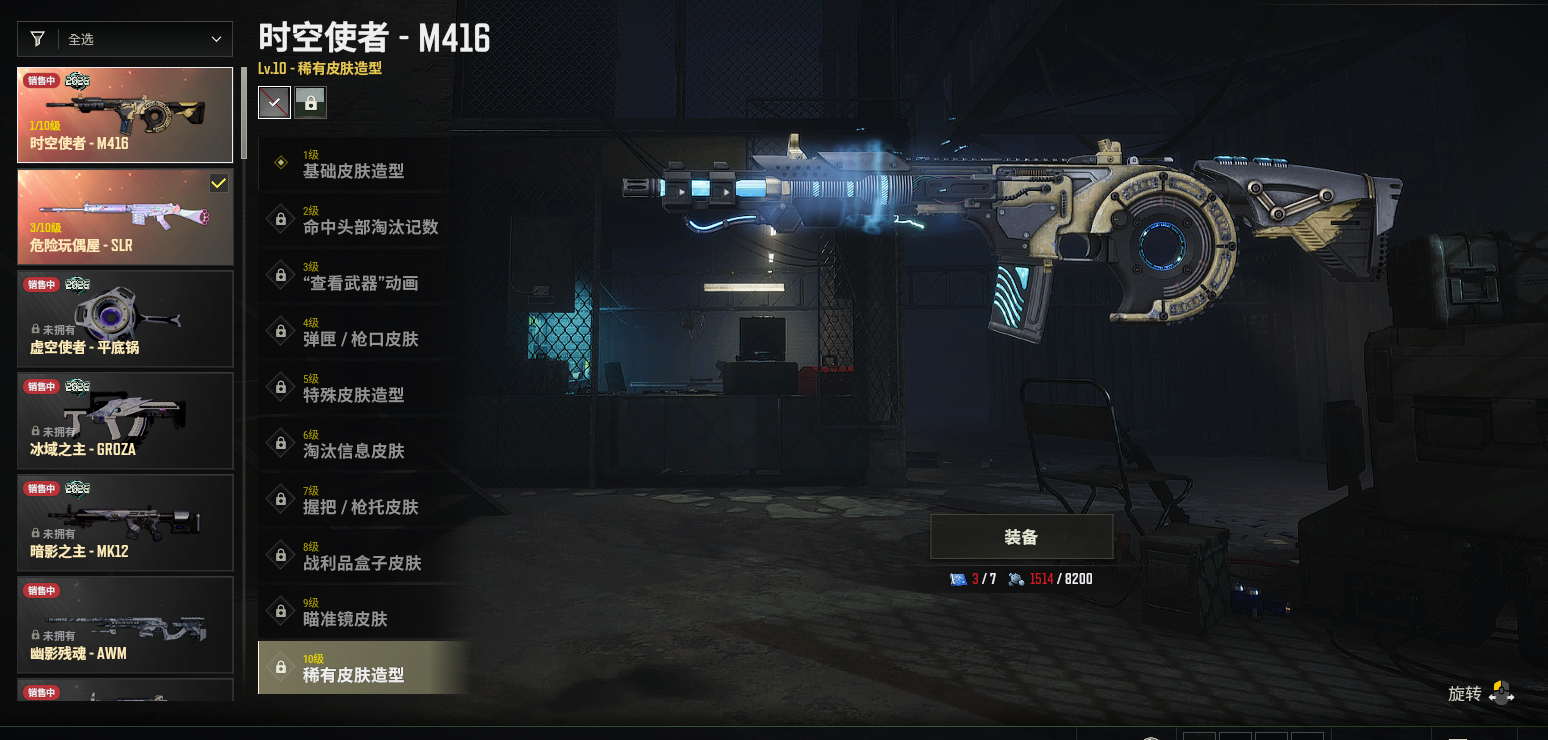Choose the 幽影残魂 - AWM skin

pyautogui.click(x=125, y=625)
